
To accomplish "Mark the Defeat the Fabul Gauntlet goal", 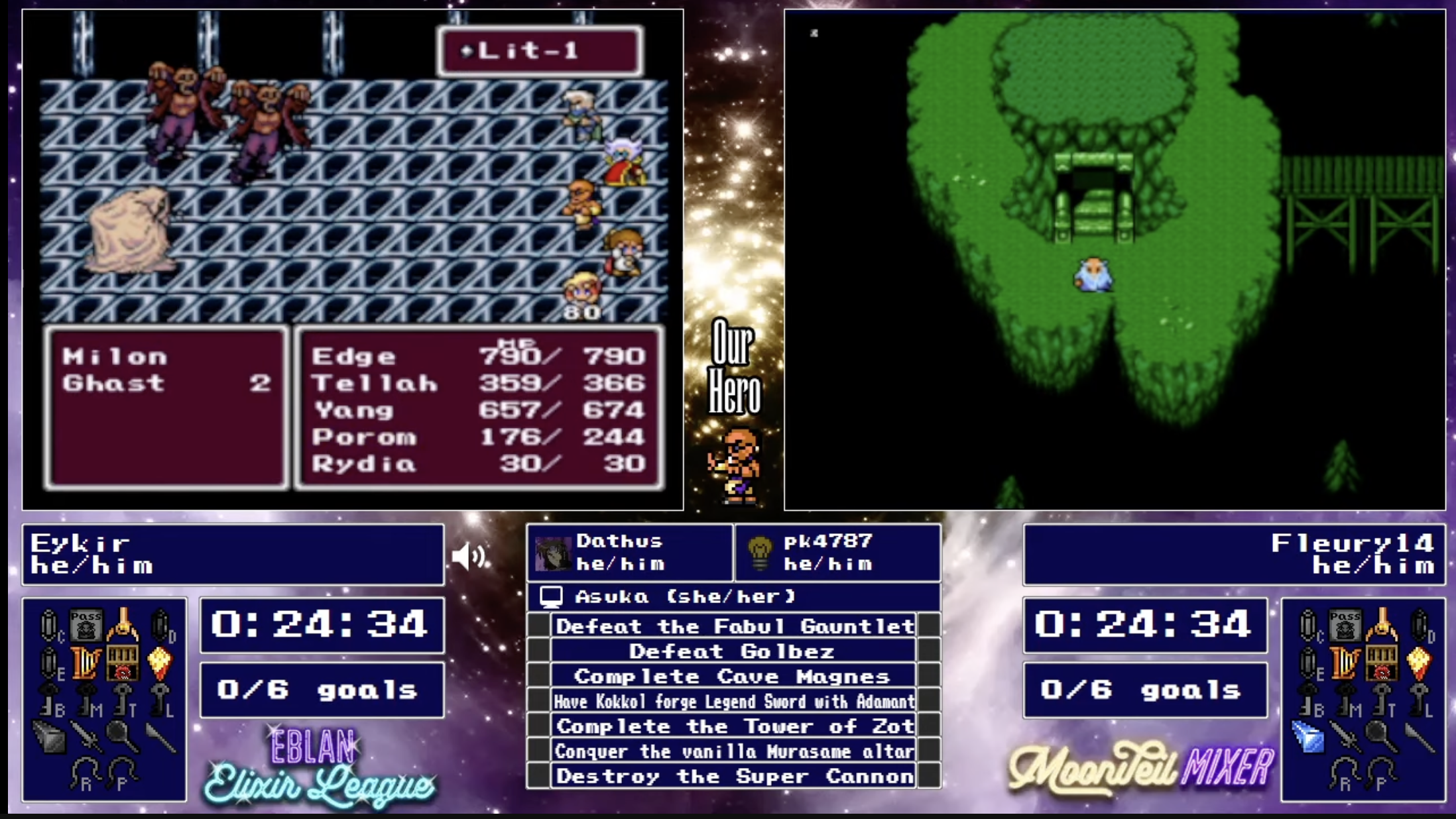I will tap(734, 626).
